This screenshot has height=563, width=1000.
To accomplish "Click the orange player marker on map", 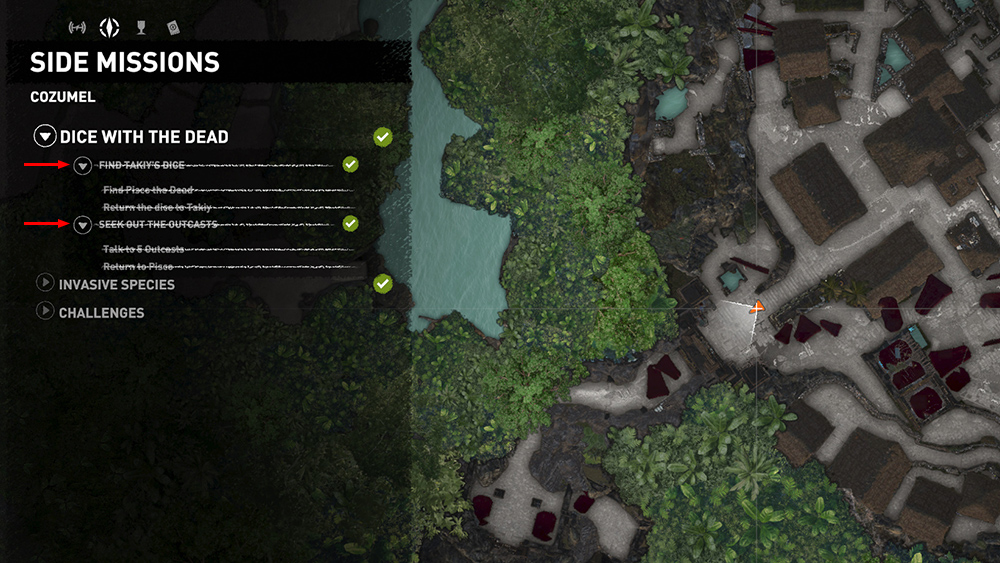I will tap(757, 306).
